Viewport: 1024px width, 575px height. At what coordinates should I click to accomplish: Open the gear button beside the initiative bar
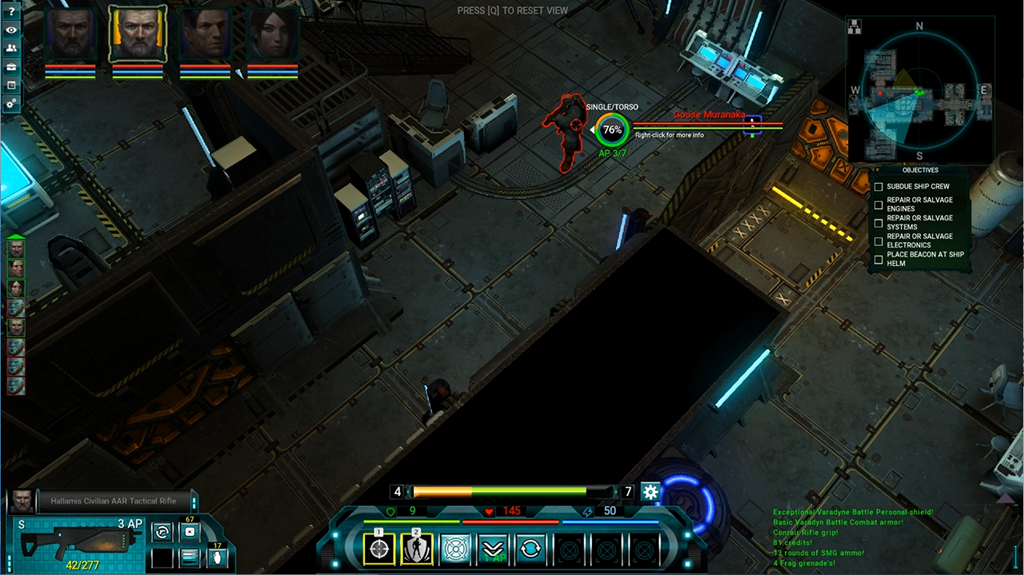pyautogui.click(x=651, y=491)
